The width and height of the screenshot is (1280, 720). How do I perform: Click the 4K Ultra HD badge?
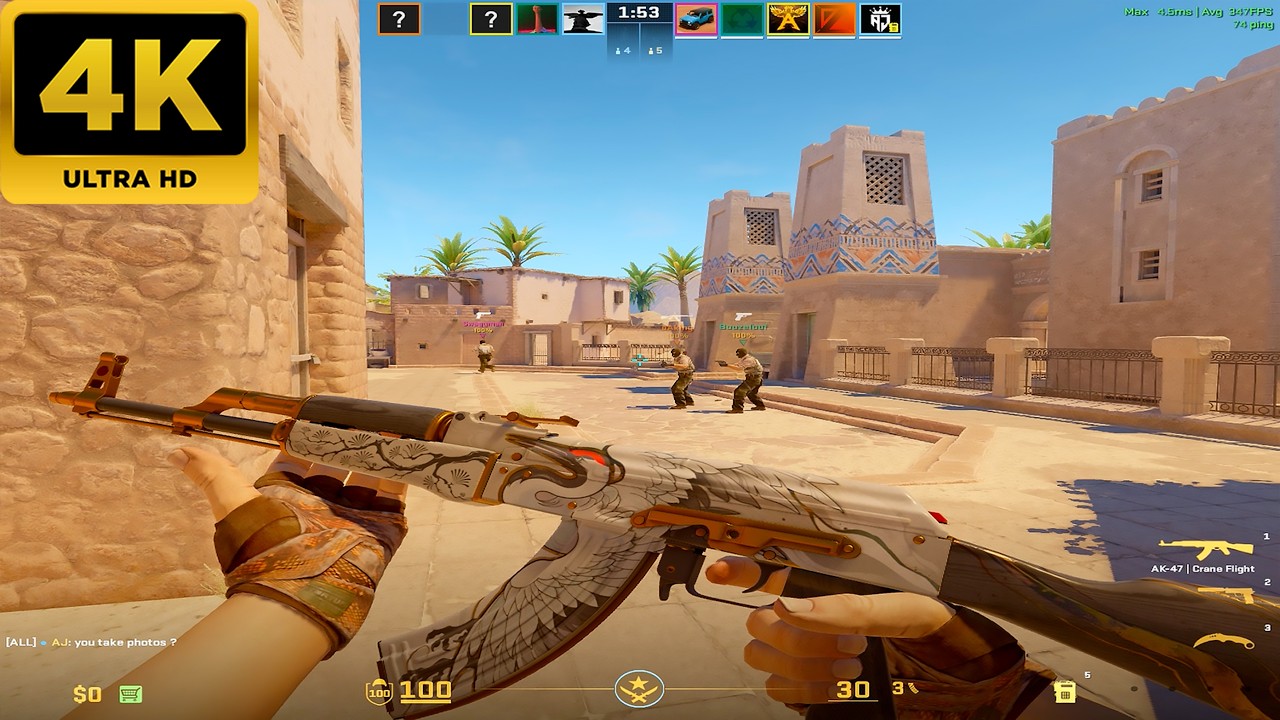pos(130,100)
